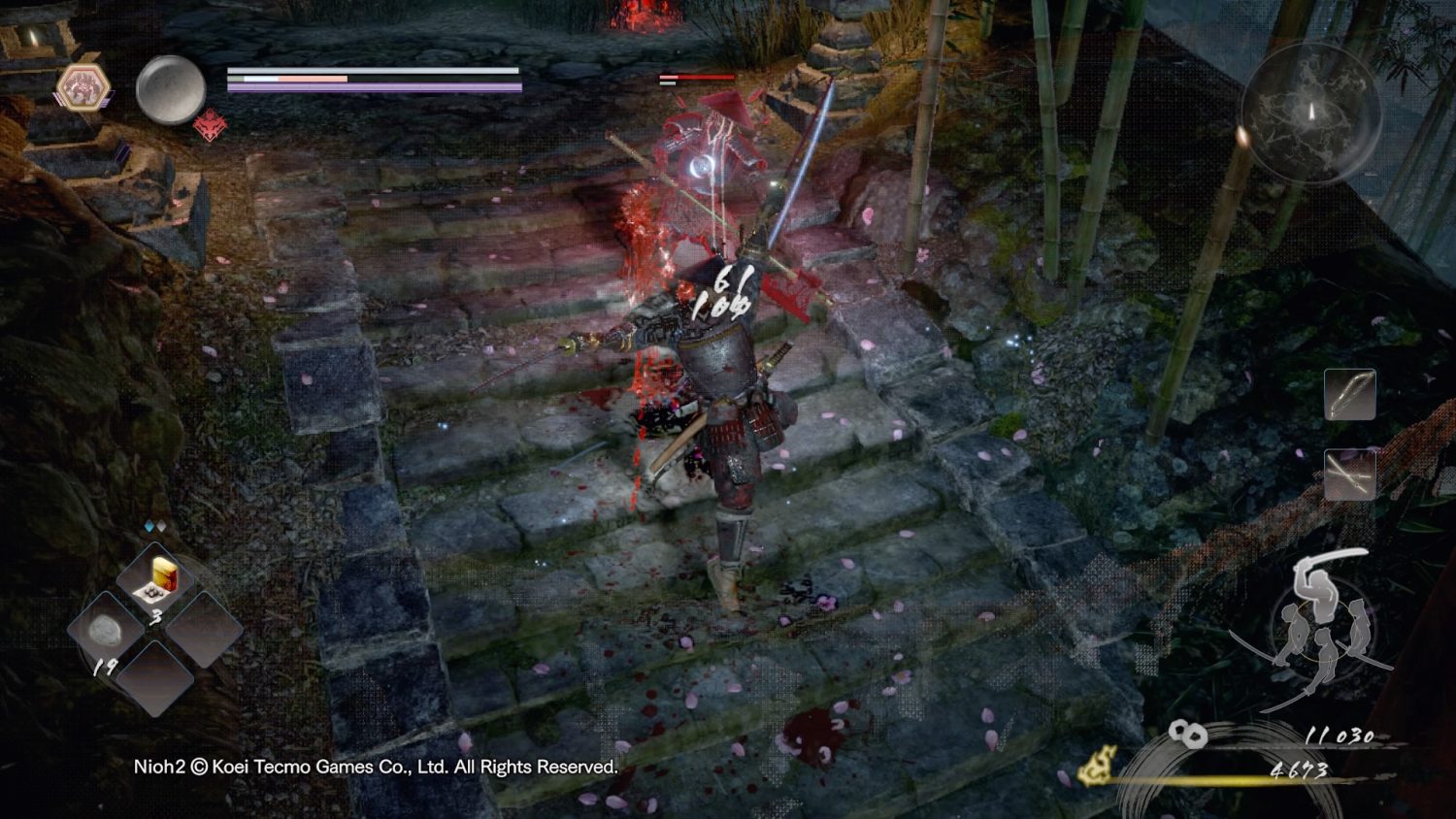This screenshot has width=1456, height=819.
Task: Inspect the red demon status effect icon
Action: point(210,126)
